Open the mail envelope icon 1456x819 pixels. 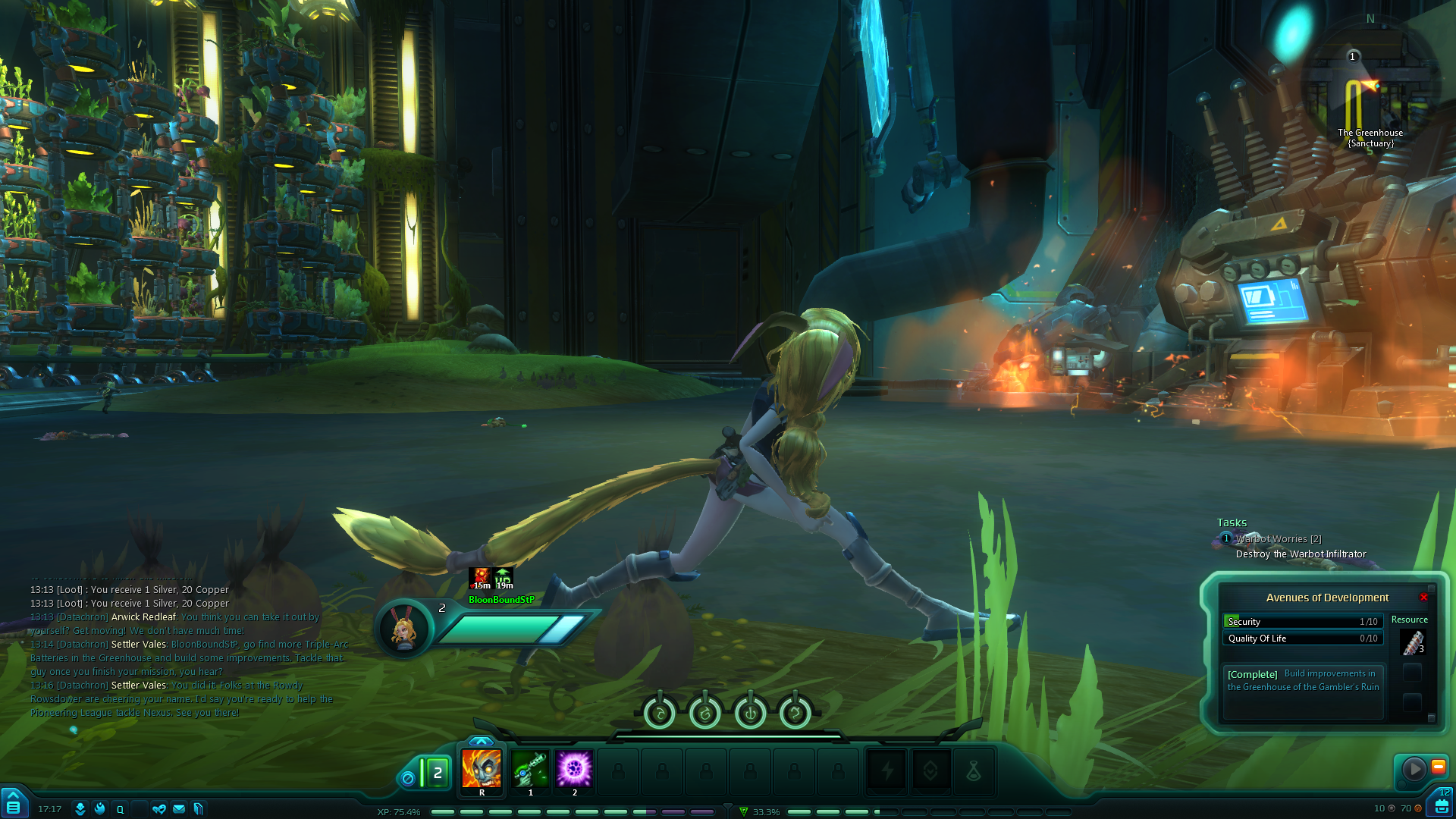click(x=179, y=809)
